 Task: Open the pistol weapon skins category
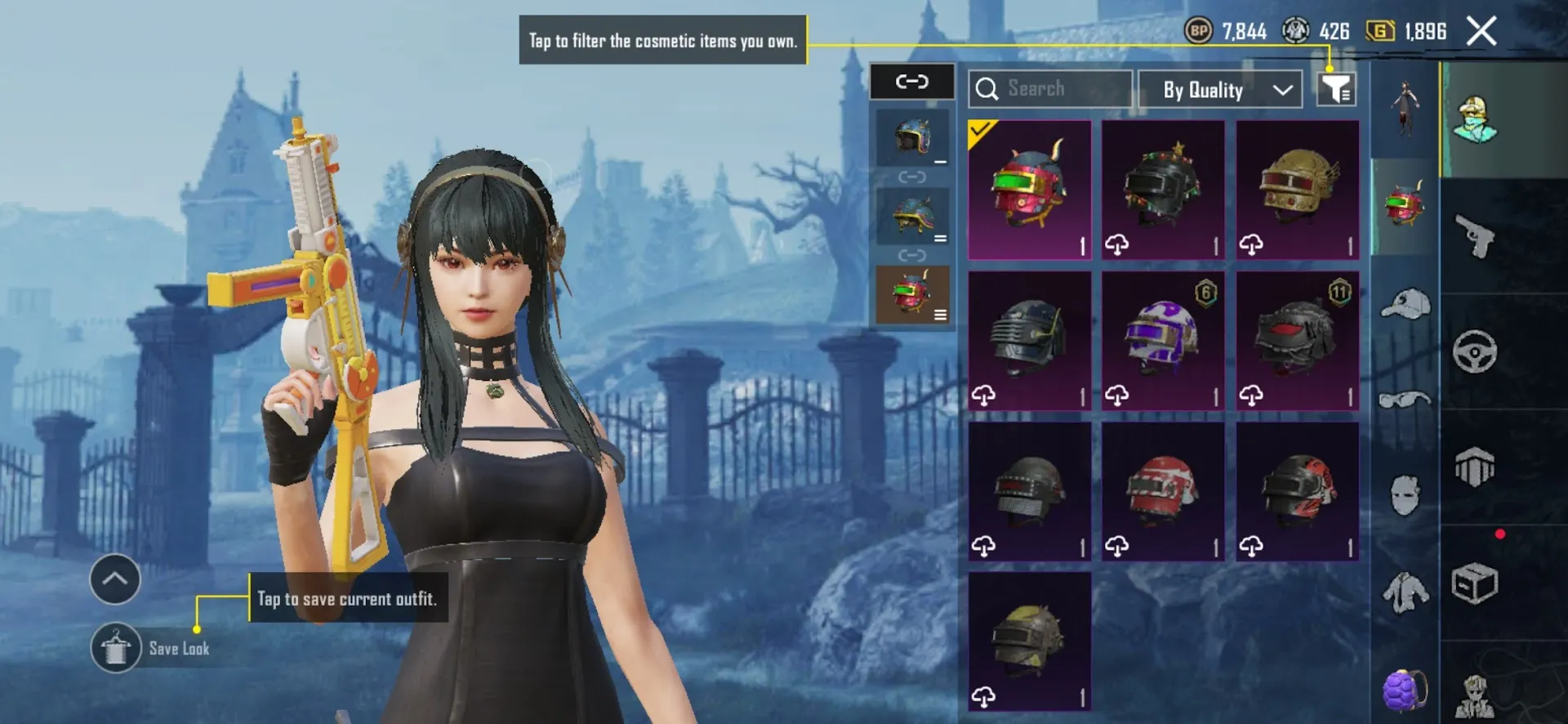pos(1475,236)
